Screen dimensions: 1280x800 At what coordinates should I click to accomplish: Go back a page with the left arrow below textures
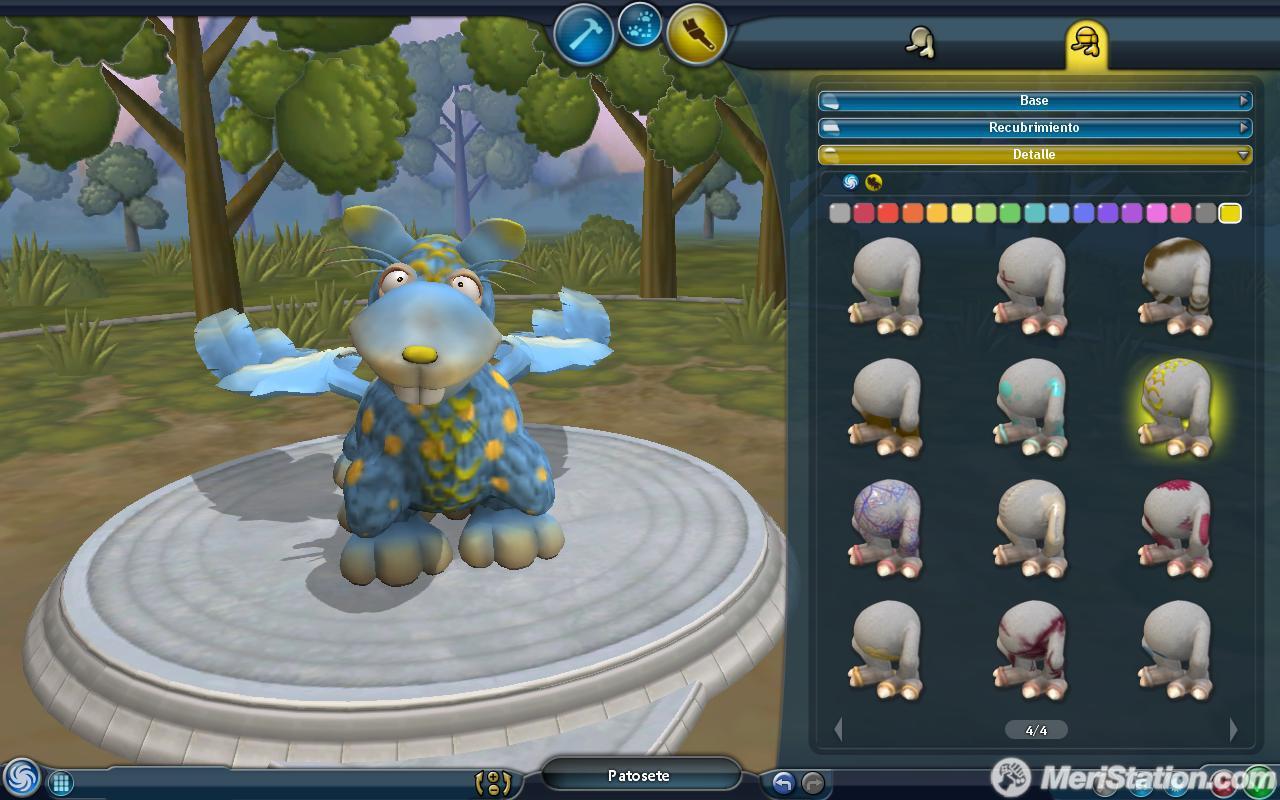839,730
